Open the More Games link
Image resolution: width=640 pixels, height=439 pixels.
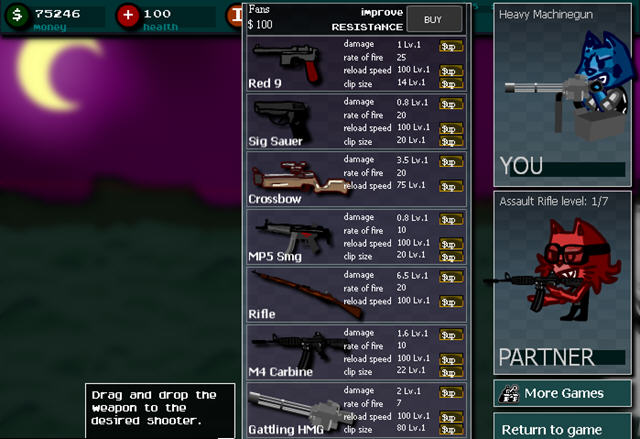pos(564,393)
